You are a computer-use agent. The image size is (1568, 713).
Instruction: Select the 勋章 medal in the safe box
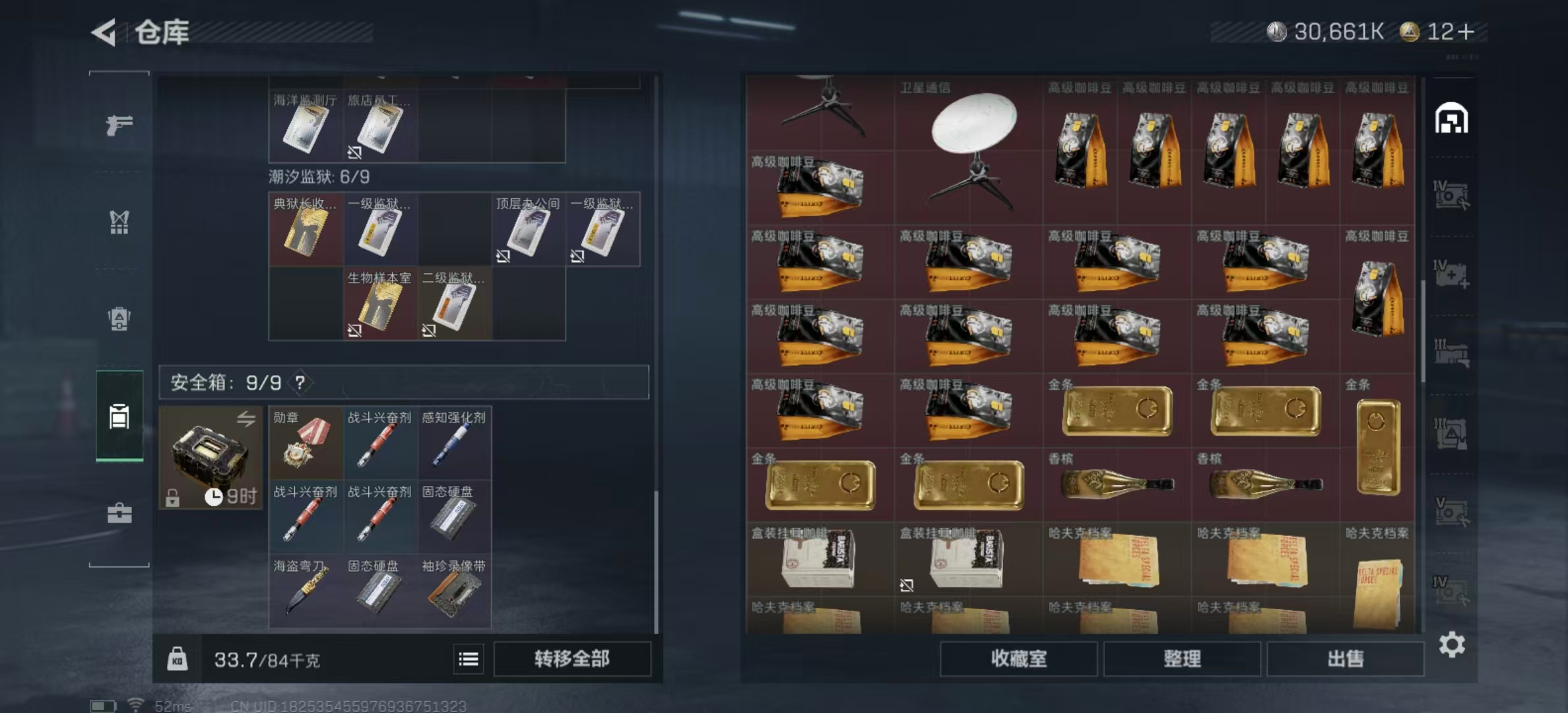[305, 442]
